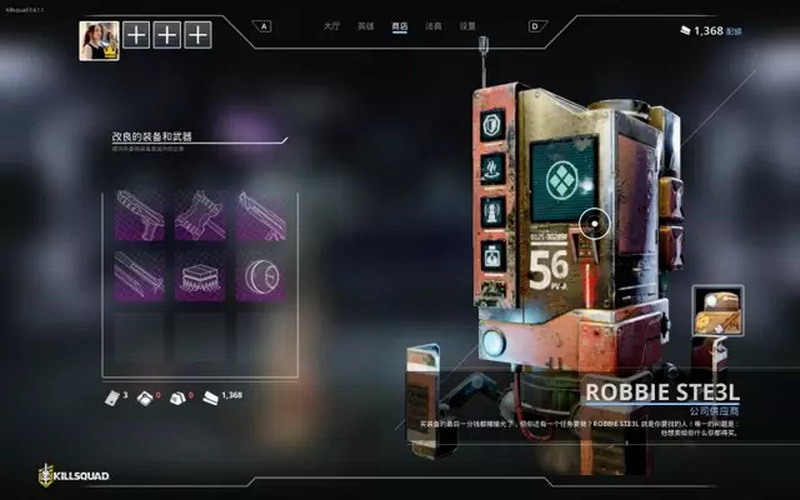
Task: Click the Robbie ST3EL vendor portrait
Action: pos(717,310)
